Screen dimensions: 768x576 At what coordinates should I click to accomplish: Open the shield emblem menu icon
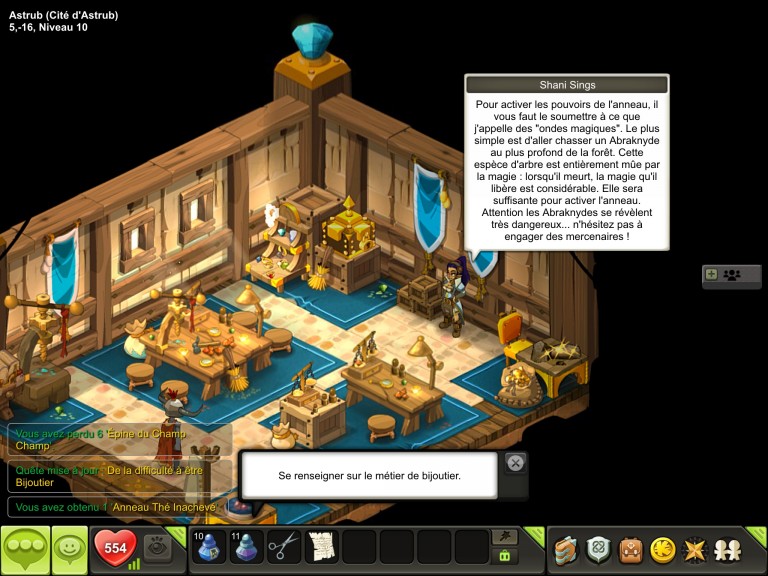599,549
